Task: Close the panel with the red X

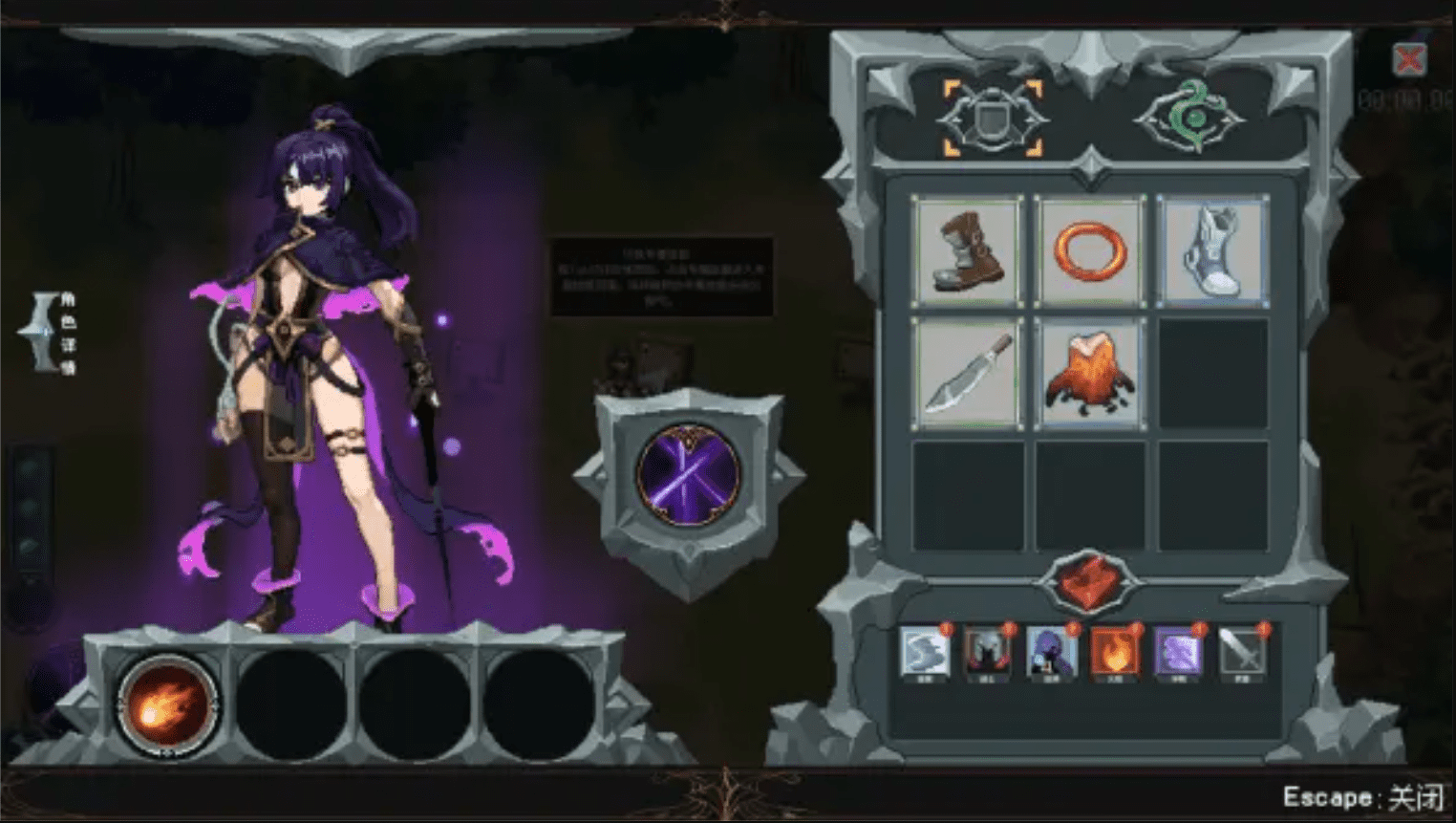Action: [1408, 60]
